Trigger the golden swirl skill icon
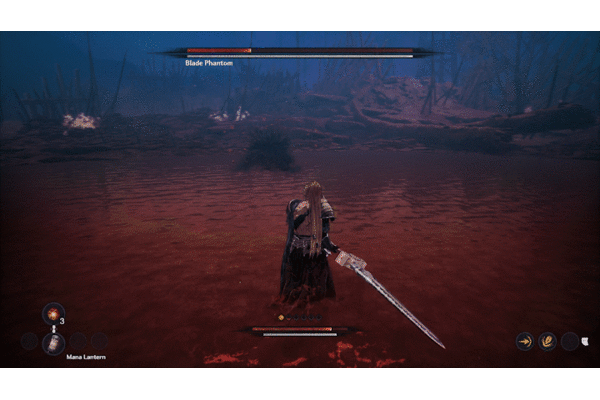The width and height of the screenshot is (600, 400). pos(547,341)
